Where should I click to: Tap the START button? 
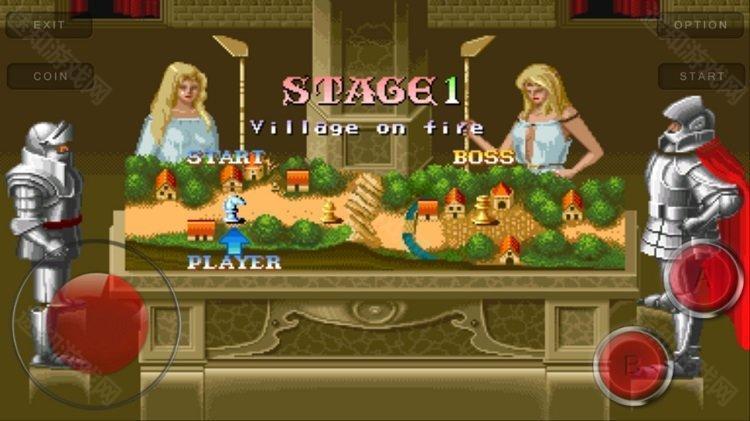[701, 76]
